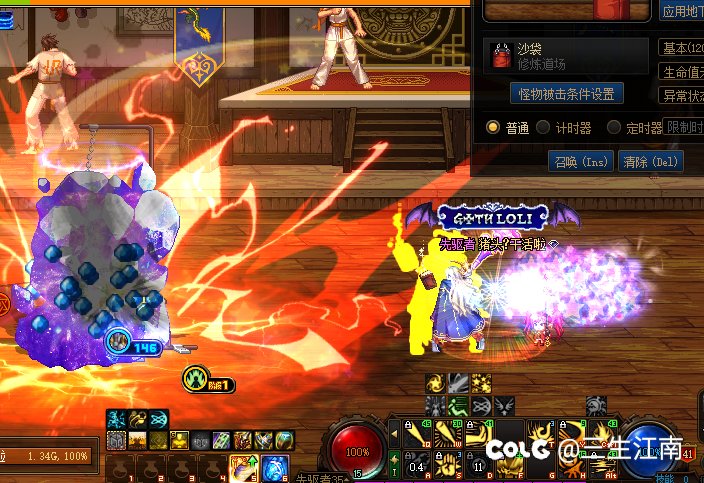Use the quick slot 5 item with green arrow
704x483 pixels.
[x=242, y=467]
